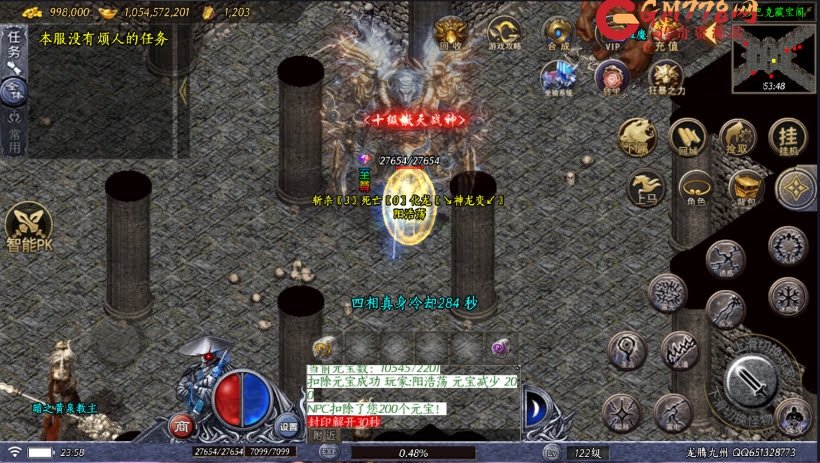This screenshot has width=820, height=463.
Task: Open the 背包 backpack
Action: [x=745, y=187]
